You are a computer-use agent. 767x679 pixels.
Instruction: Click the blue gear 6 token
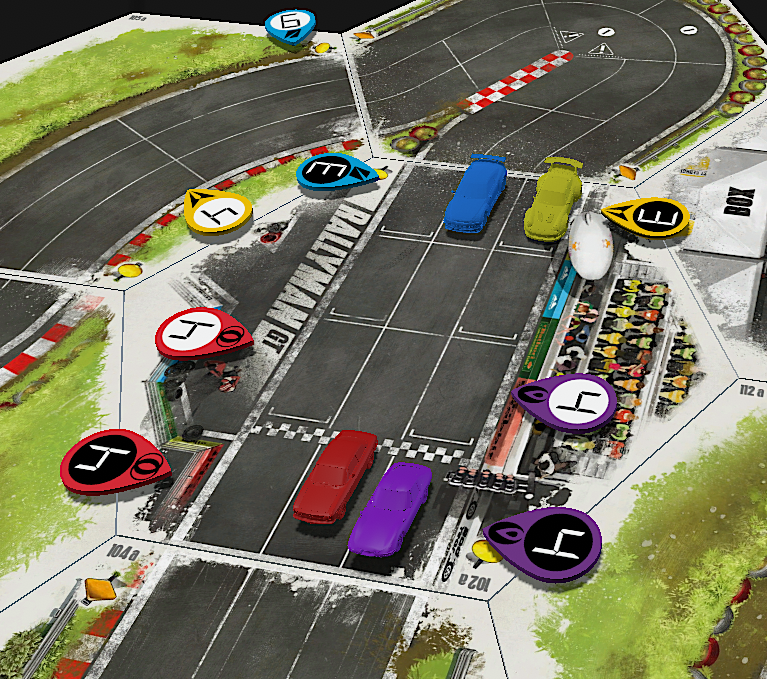coord(290,25)
